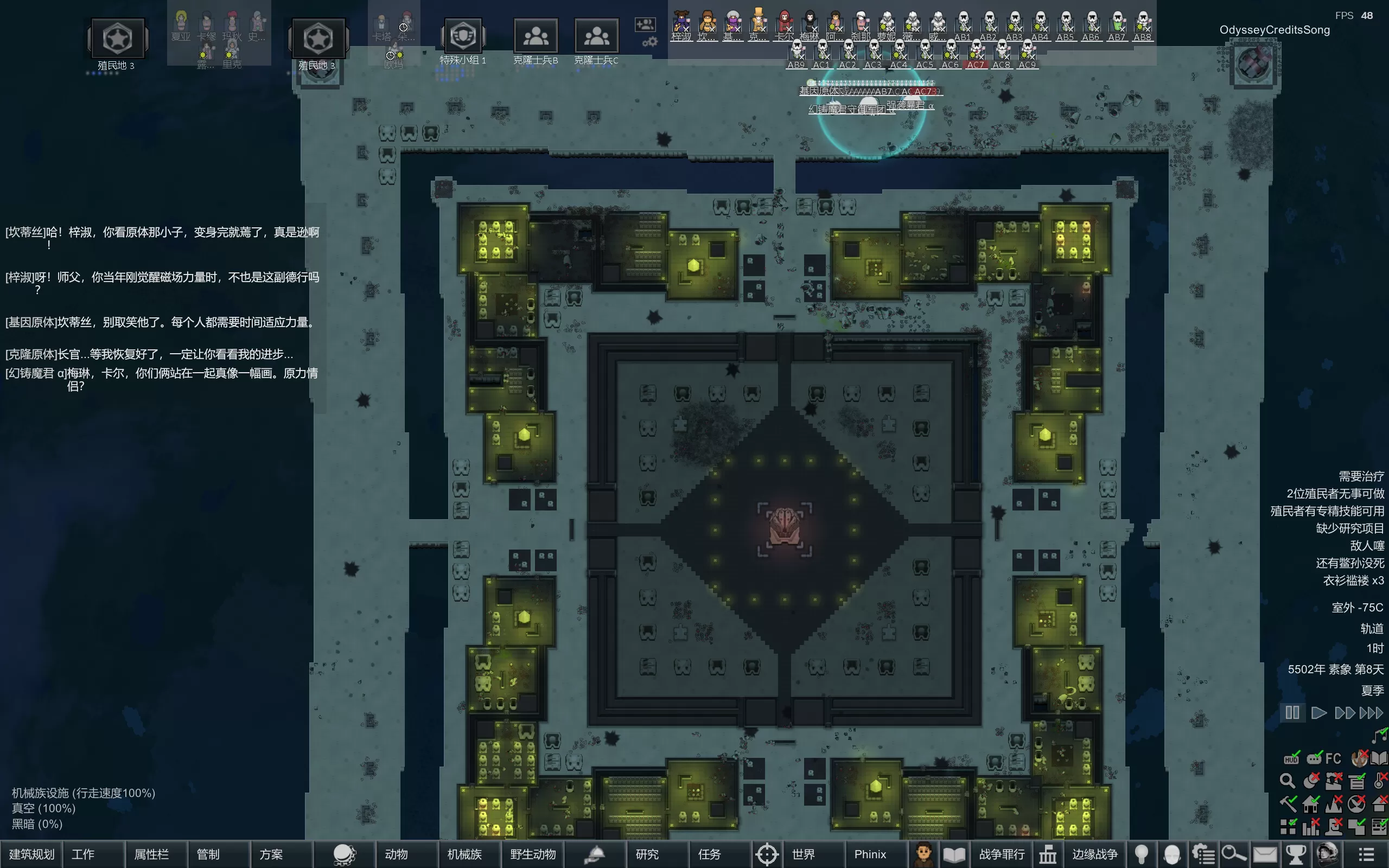The width and height of the screenshot is (1389, 868).
Task: Show the 动物 animals tab
Action: point(396,854)
